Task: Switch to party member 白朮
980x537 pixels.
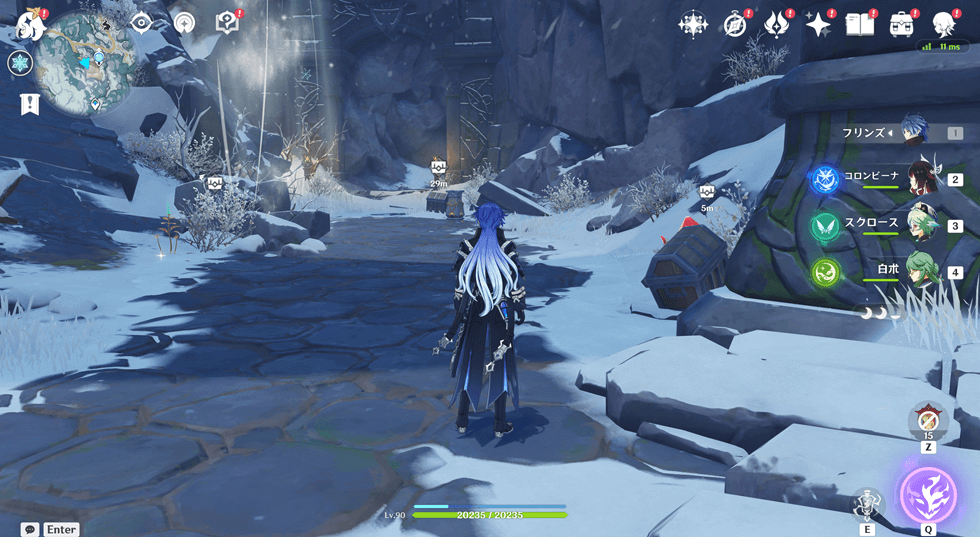Action: click(x=920, y=271)
